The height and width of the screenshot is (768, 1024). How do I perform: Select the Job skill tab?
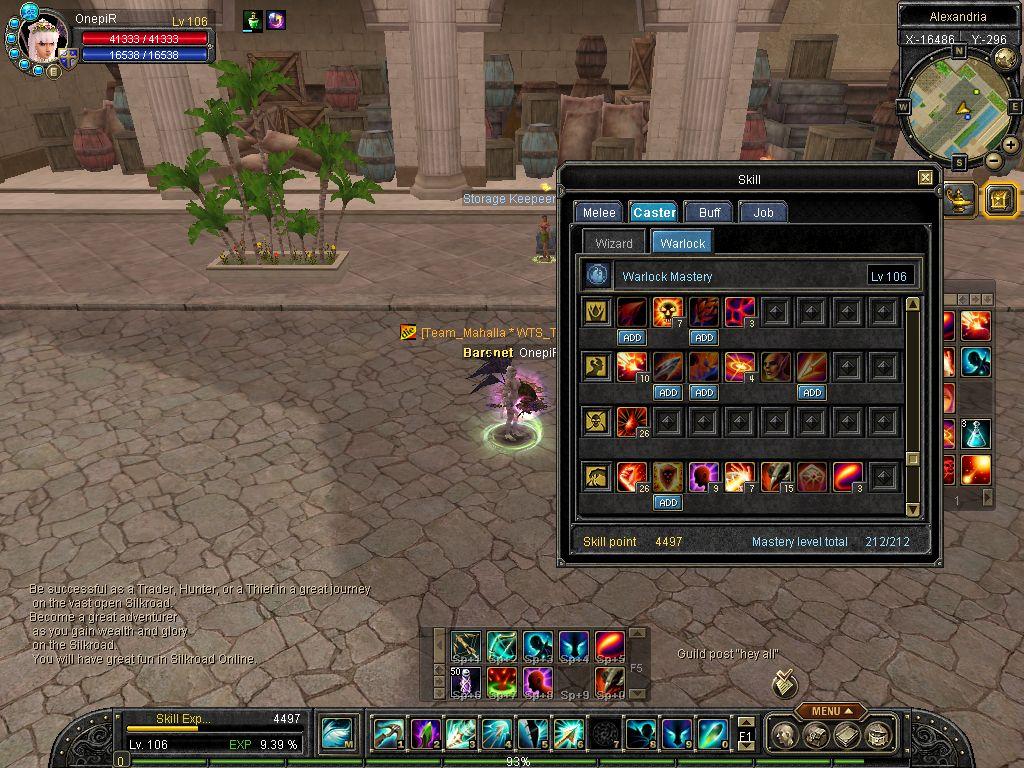pyautogui.click(x=763, y=212)
